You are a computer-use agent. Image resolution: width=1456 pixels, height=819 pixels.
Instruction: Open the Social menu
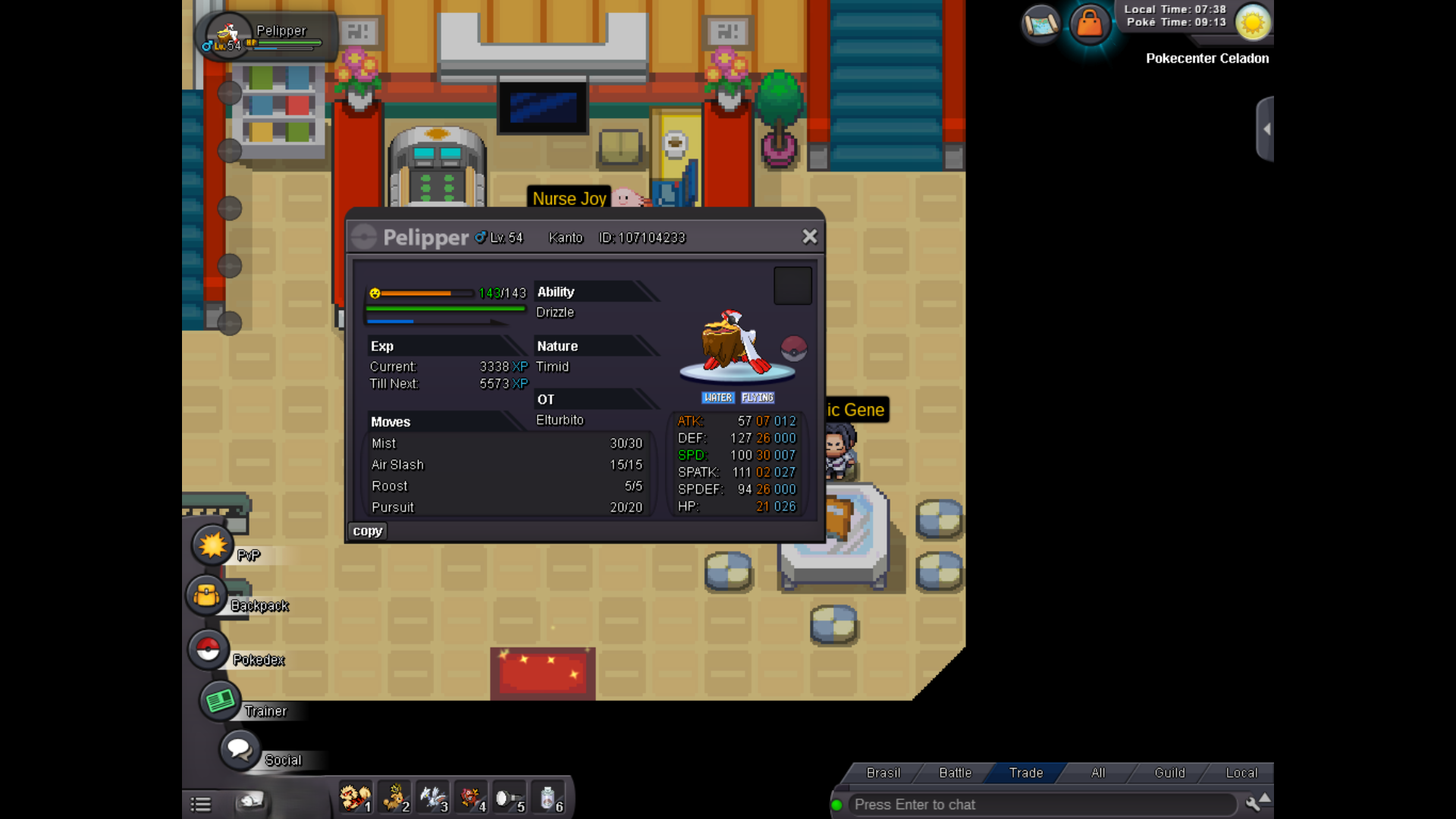(240, 750)
